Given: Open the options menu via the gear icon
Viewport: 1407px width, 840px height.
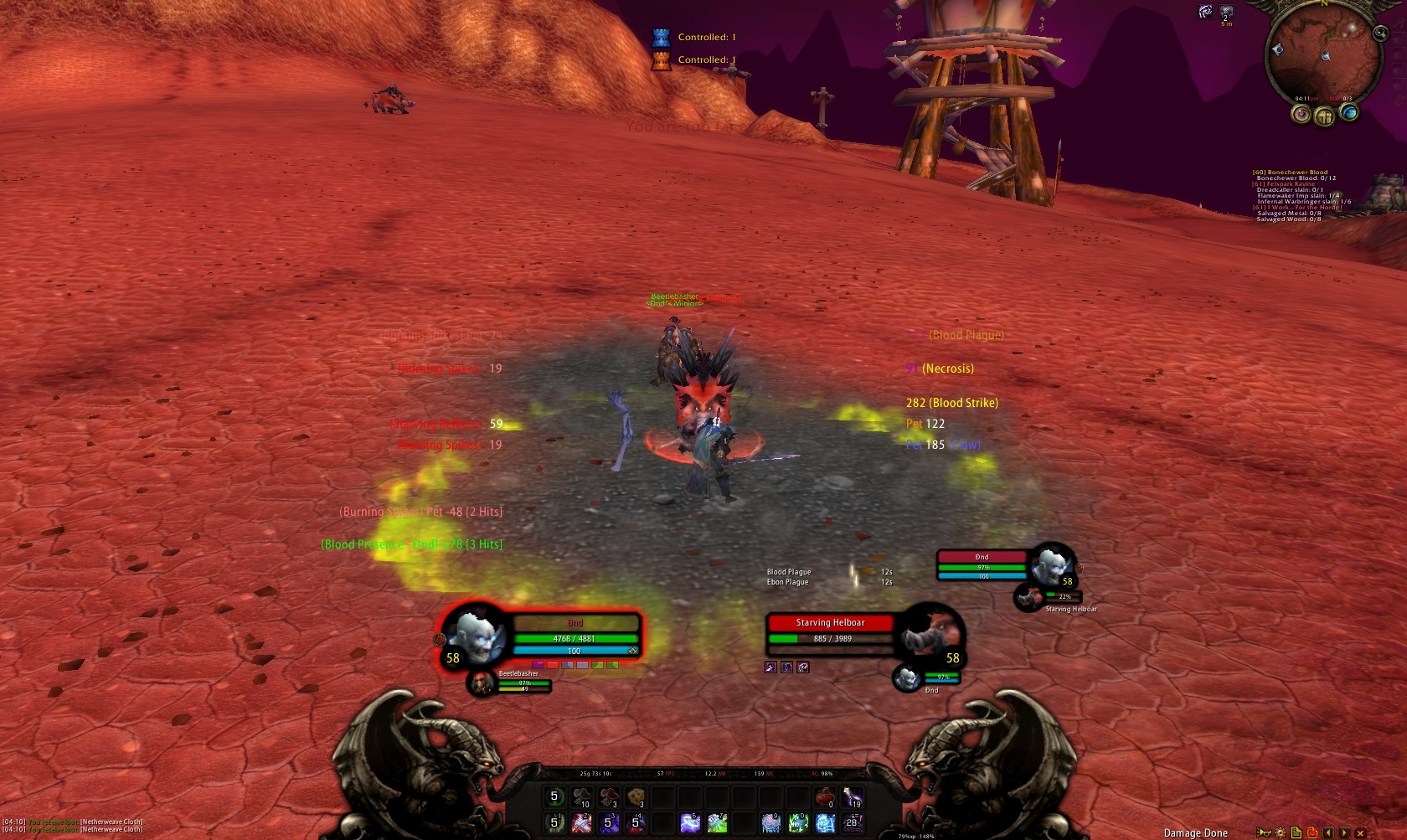Looking at the screenshot, I should coord(1281,832).
